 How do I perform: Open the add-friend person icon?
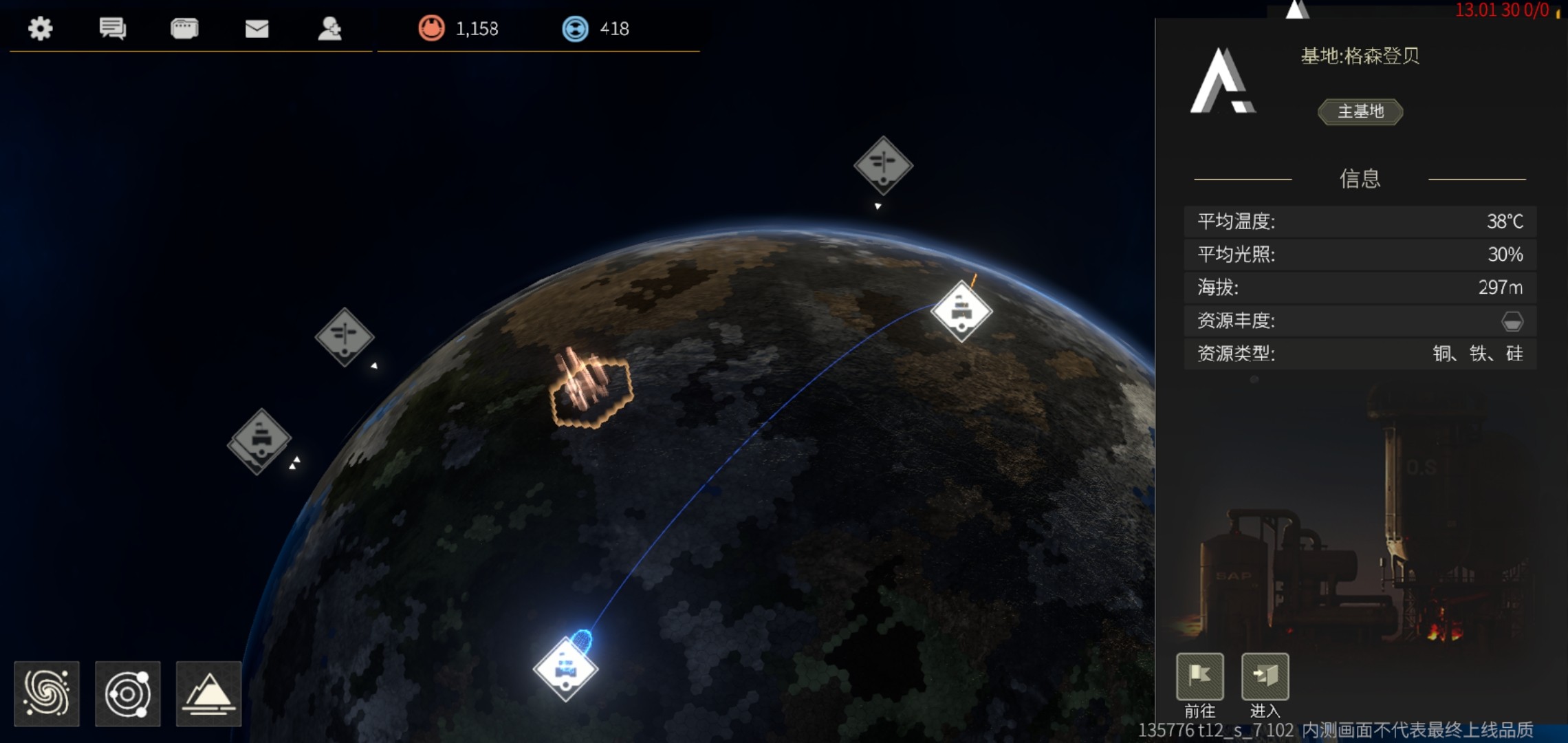pos(330,28)
